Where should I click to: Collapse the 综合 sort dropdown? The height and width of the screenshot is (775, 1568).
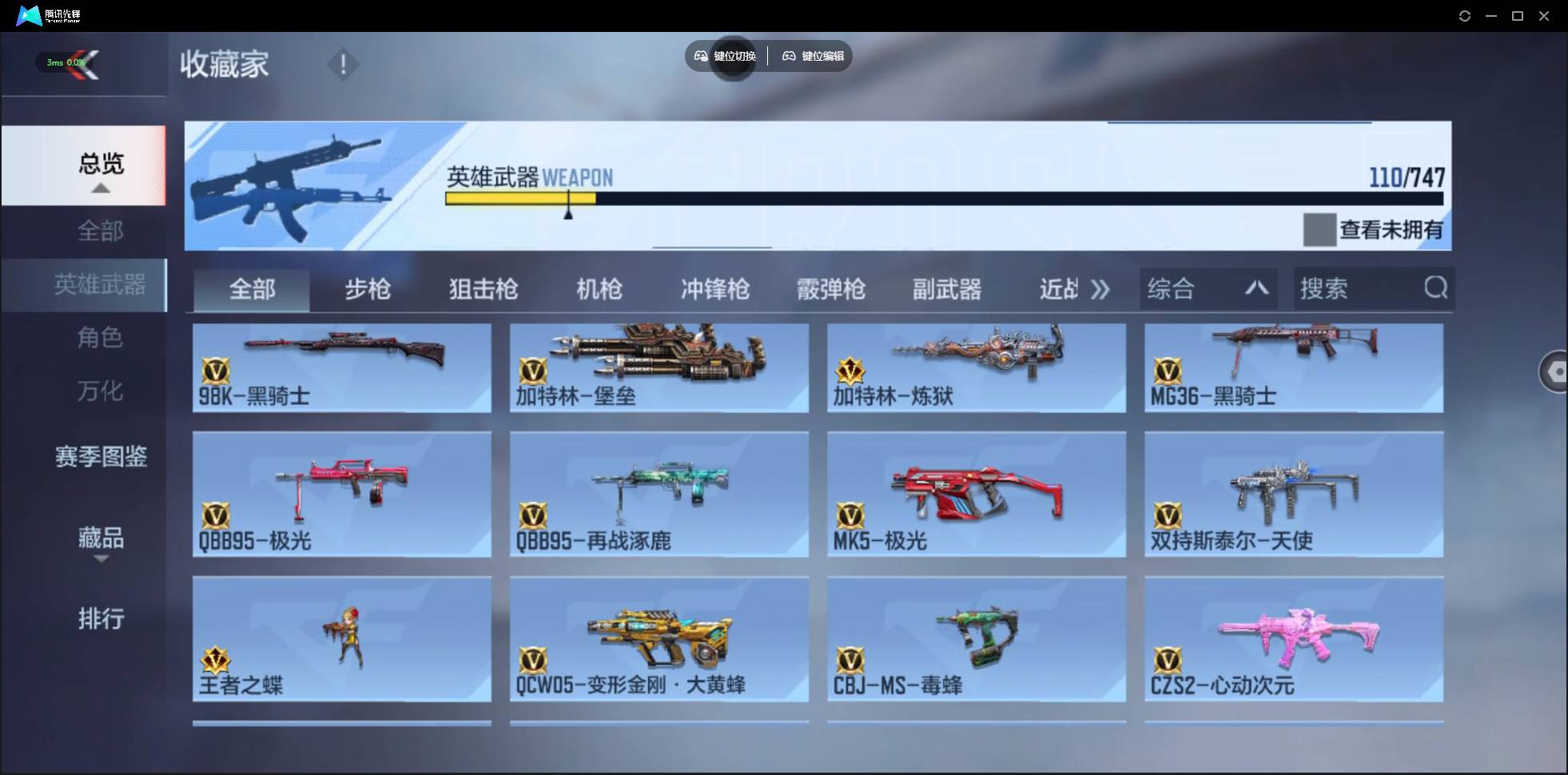(x=1256, y=288)
